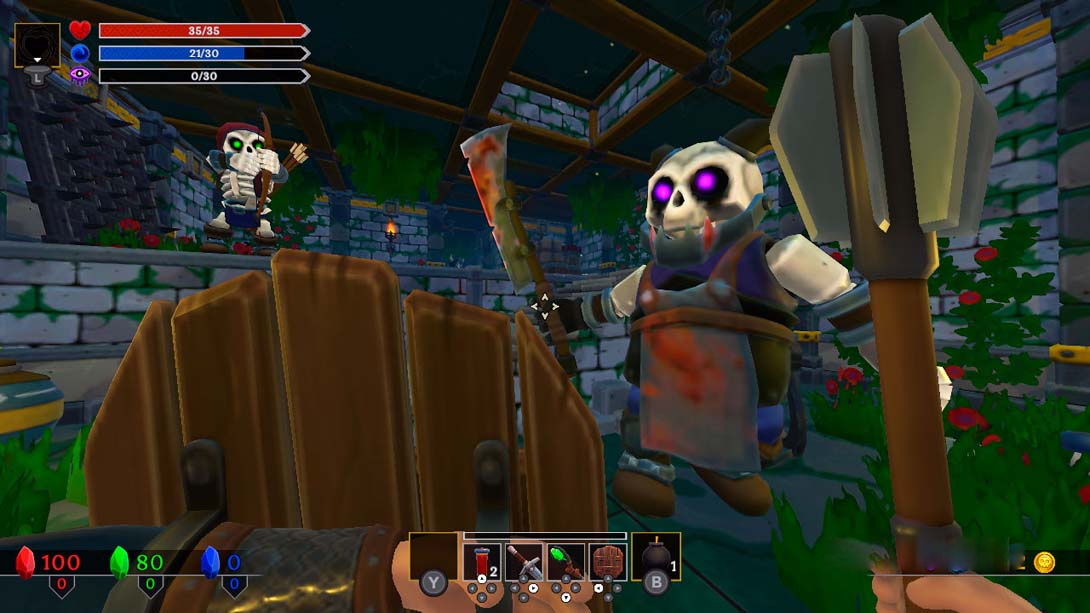Select the red health potion slot
Image resolution: width=1090 pixels, height=613 pixels.
point(482,562)
